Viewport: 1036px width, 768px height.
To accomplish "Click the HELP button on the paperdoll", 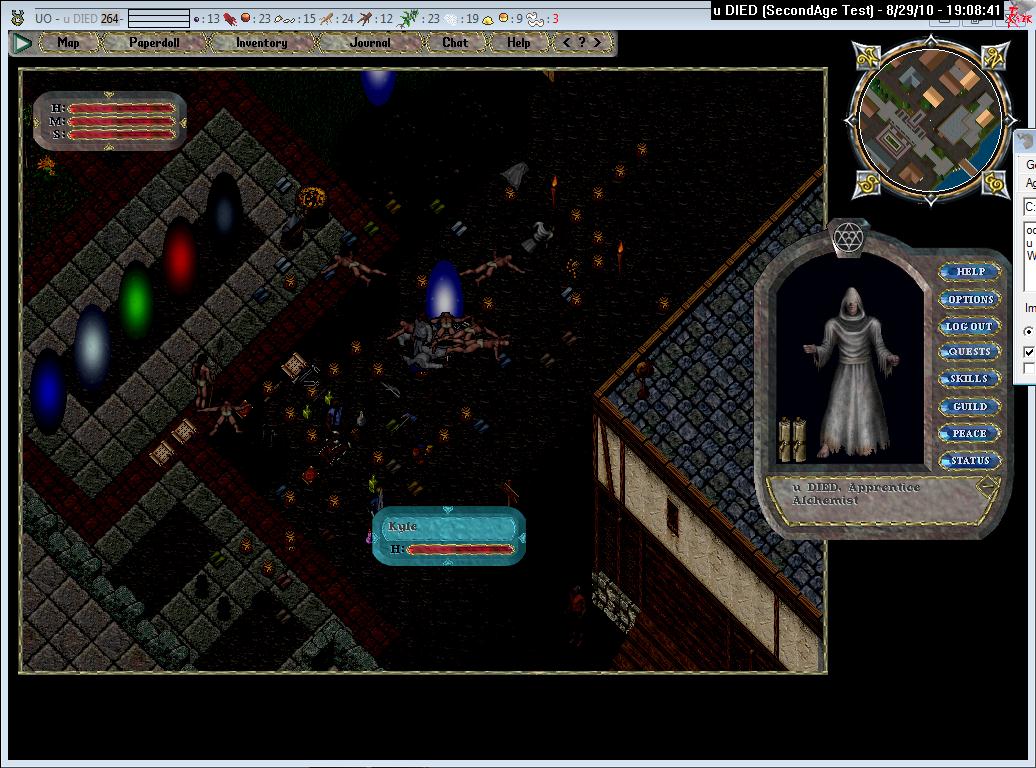I will point(970,272).
